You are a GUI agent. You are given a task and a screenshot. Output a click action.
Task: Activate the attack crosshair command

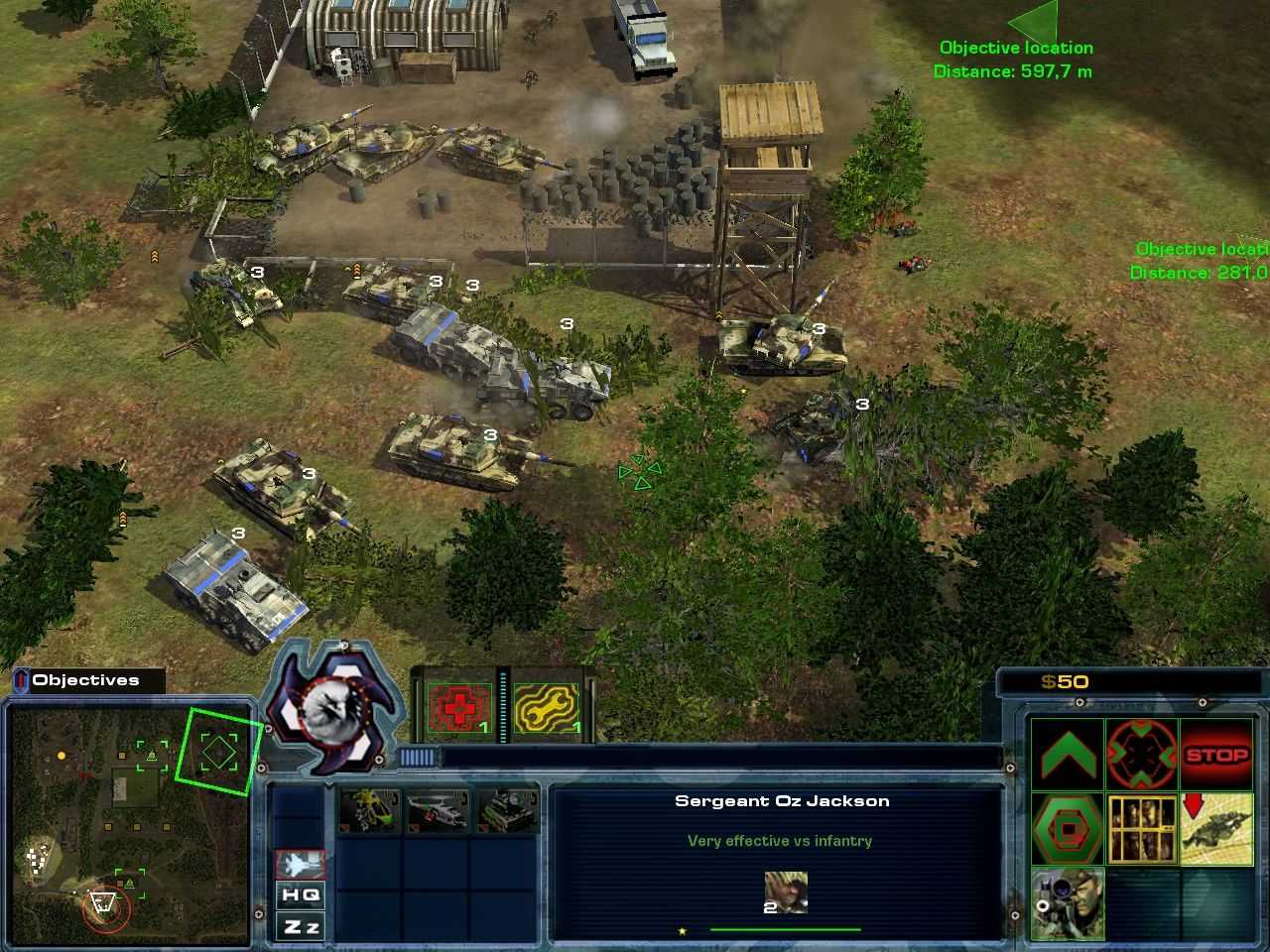point(1141,756)
